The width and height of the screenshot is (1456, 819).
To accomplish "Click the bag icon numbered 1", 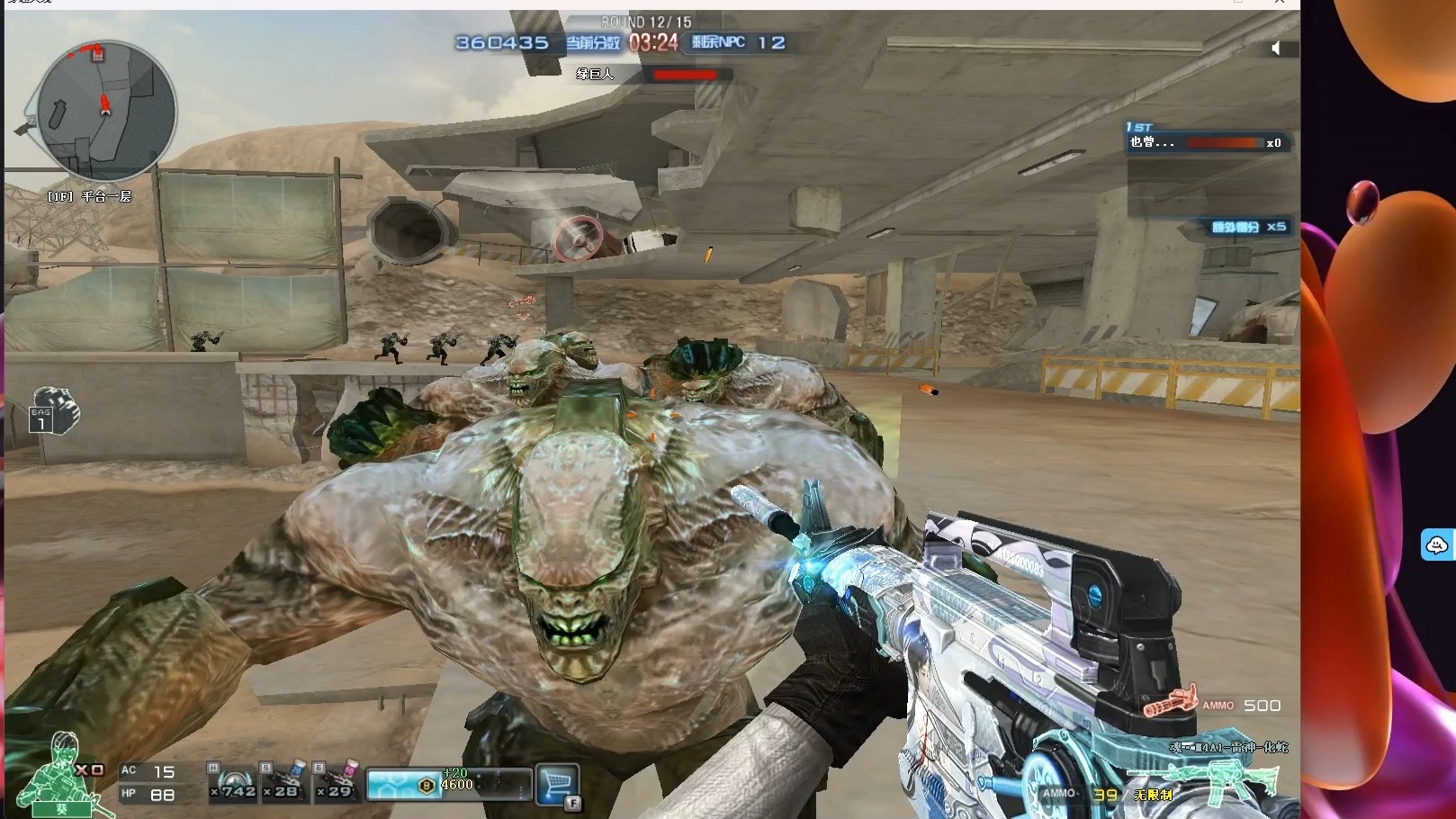I will (54, 411).
